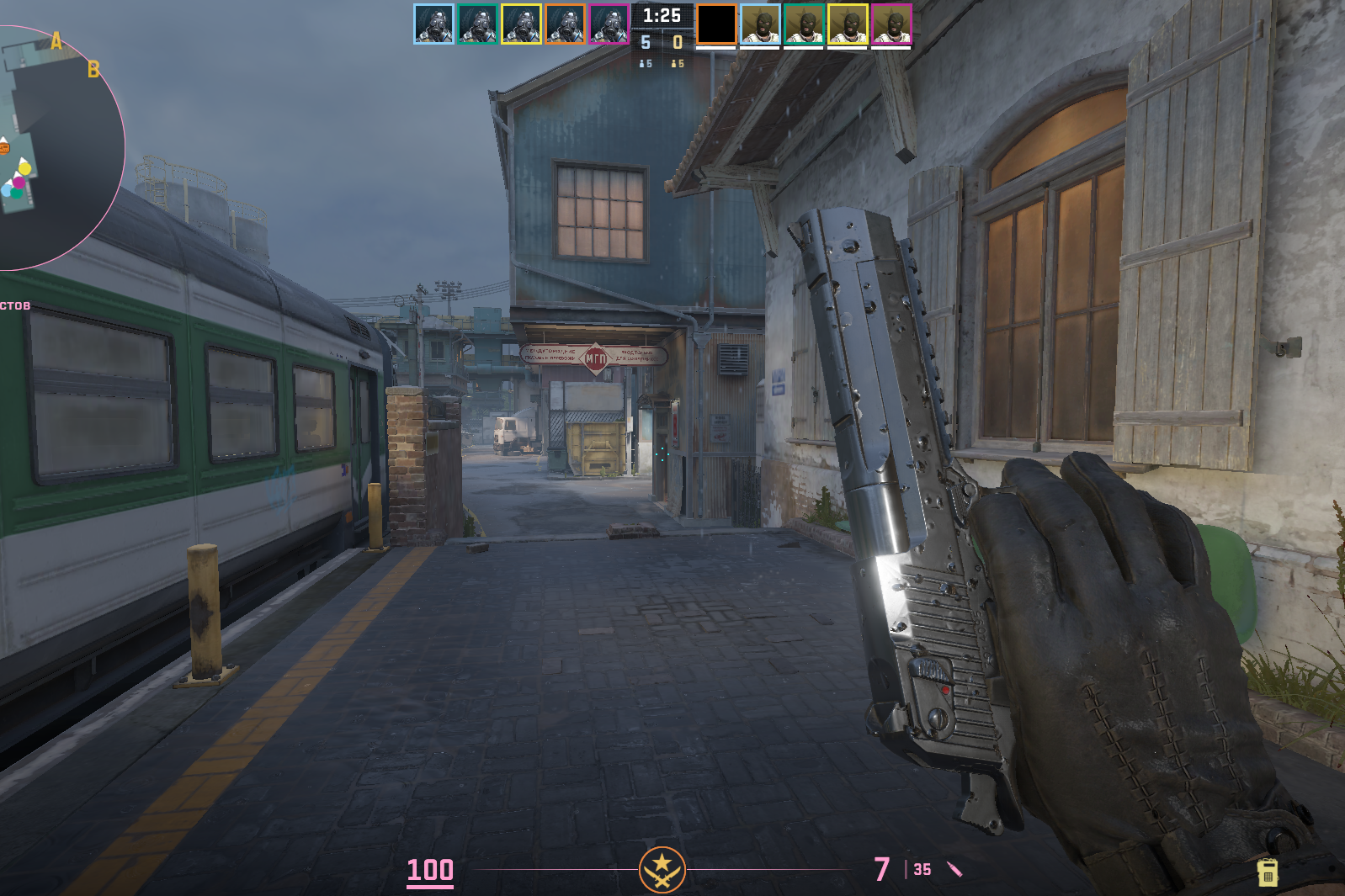Click the Counter-Terrorist star emblem badge
The image size is (1345, 896).
pyautogui.click(x=662, y=869)
